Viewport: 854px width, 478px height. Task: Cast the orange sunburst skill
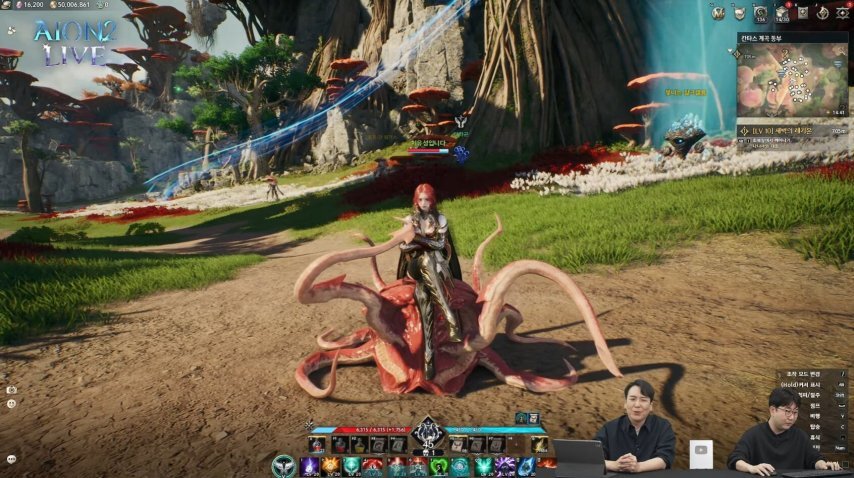331,466
